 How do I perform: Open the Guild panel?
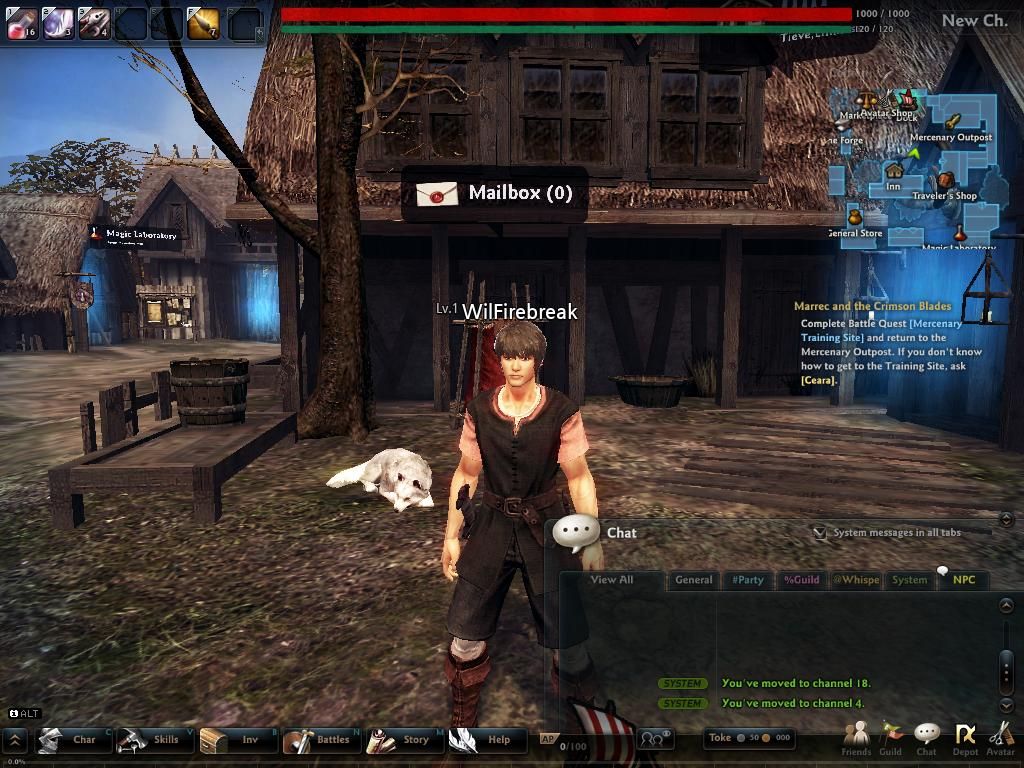(x=890, y=738)
